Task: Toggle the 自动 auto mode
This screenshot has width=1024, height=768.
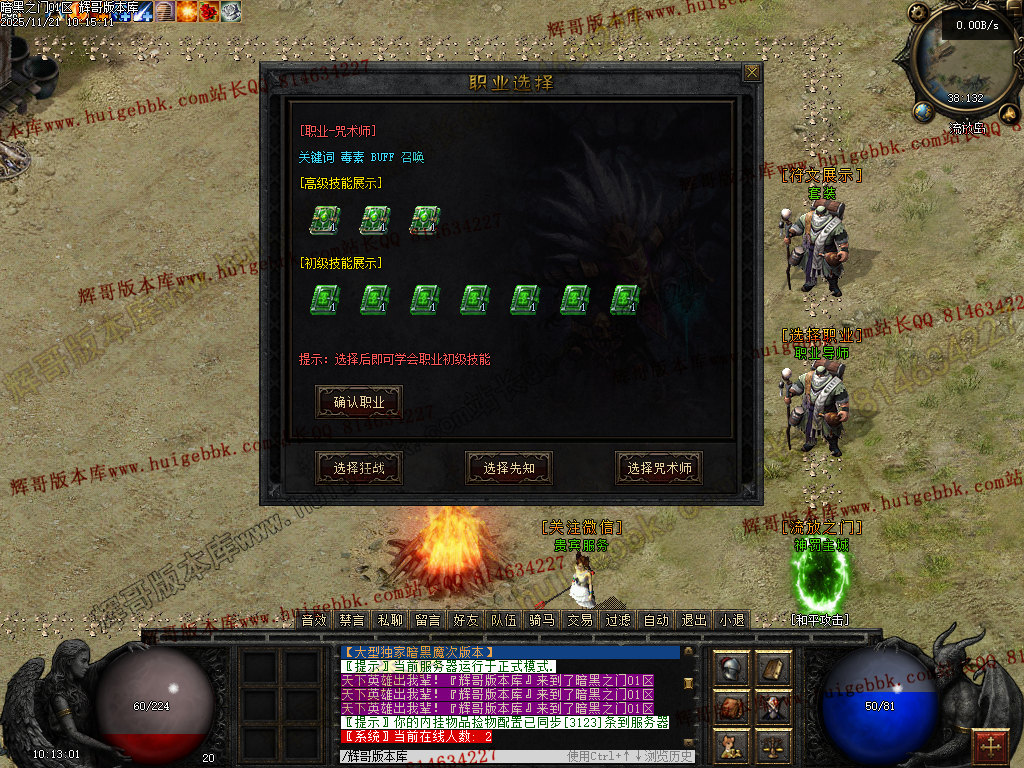Action: (656, 620)
